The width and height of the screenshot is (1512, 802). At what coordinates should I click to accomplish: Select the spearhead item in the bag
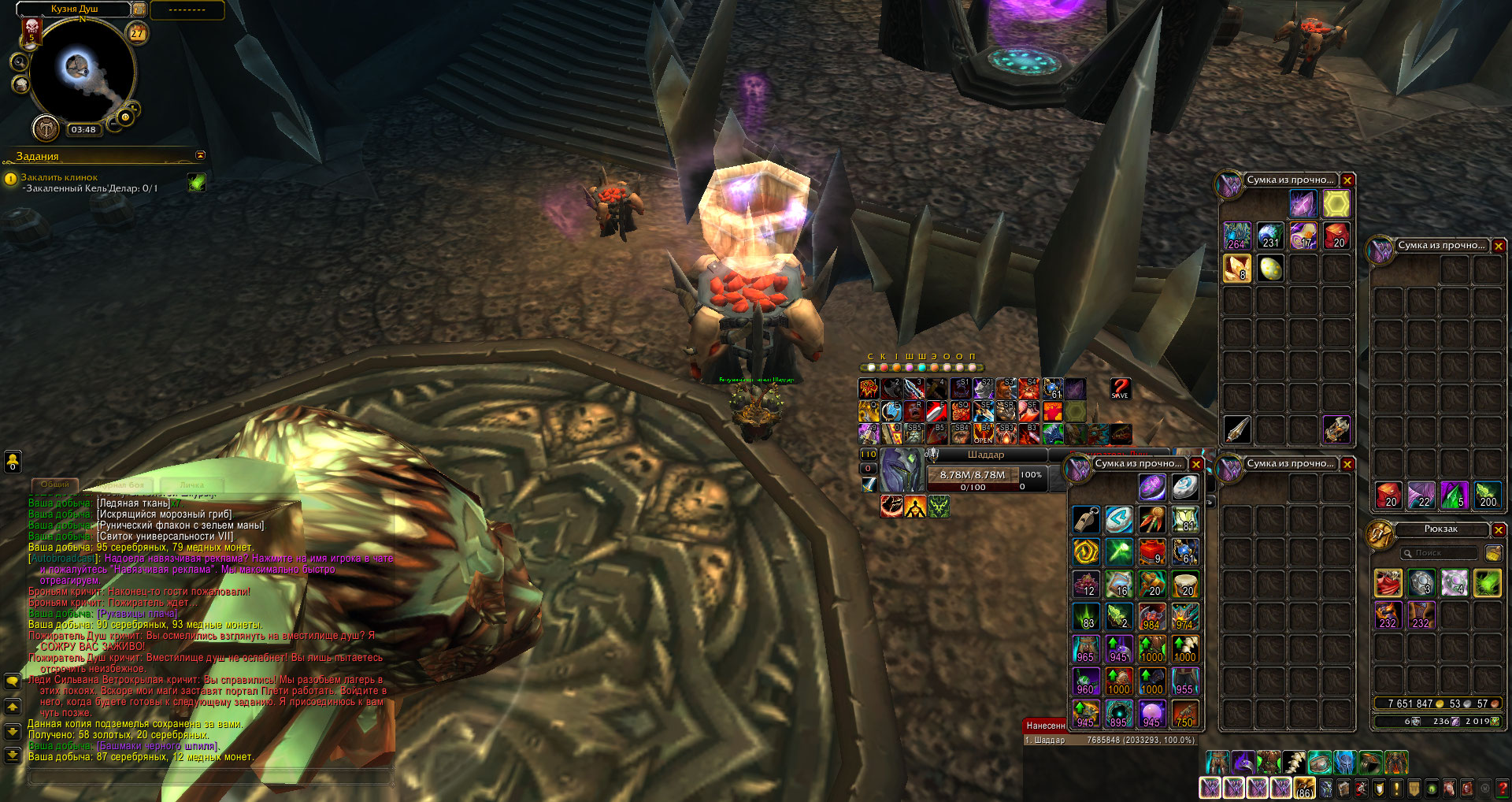[x=1237, y=429]
